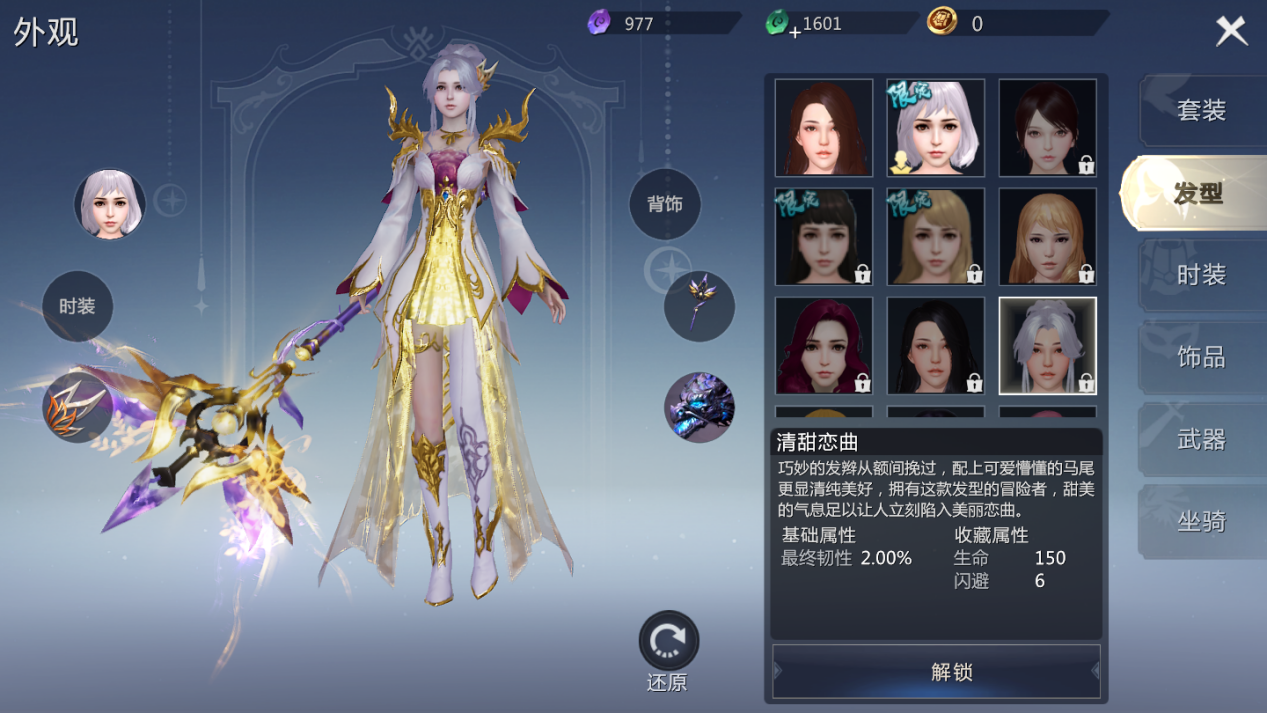Screen dimensions: 1267x713
Task: Choose the blue dragon mount slot
Action: 699,407
